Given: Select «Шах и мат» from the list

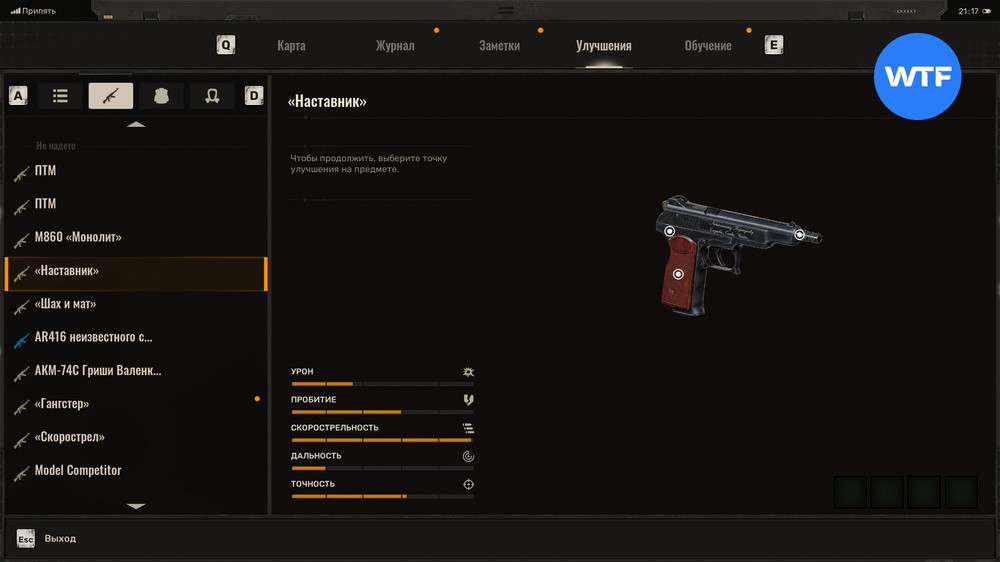Looking at the screenshot, I should point(66,304).
